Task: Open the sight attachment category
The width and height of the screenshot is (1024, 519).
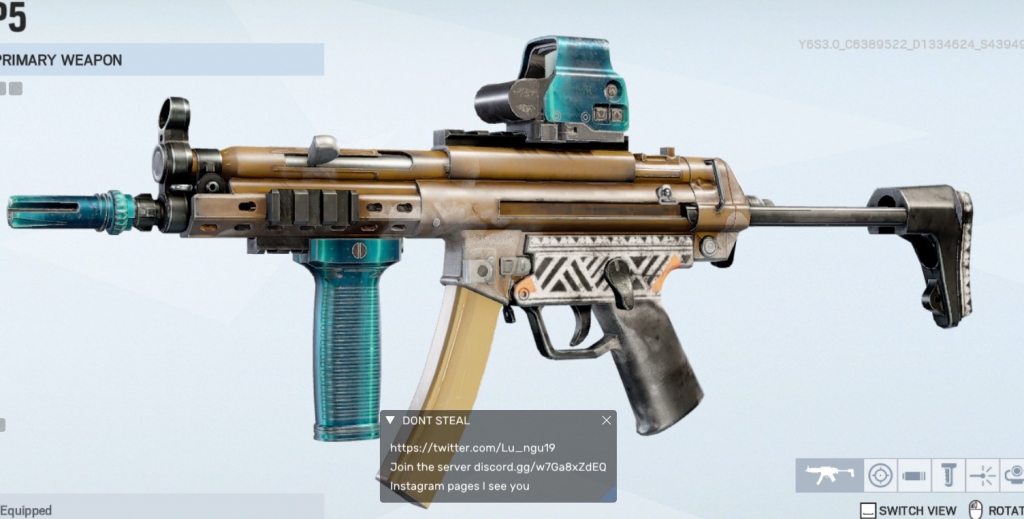Action: pos(880,475)
